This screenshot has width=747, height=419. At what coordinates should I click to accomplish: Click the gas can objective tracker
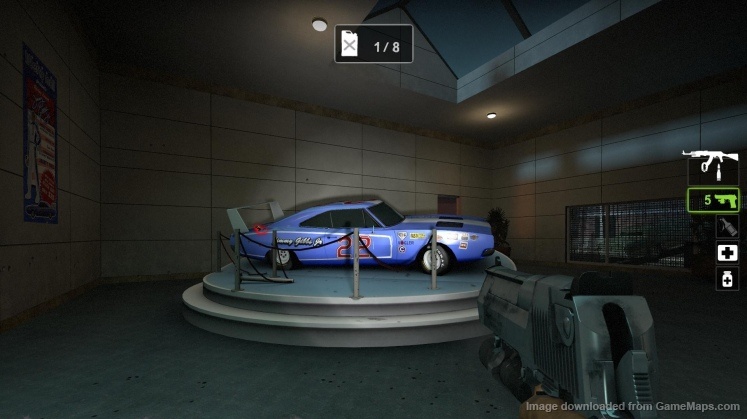pos(373,45)
